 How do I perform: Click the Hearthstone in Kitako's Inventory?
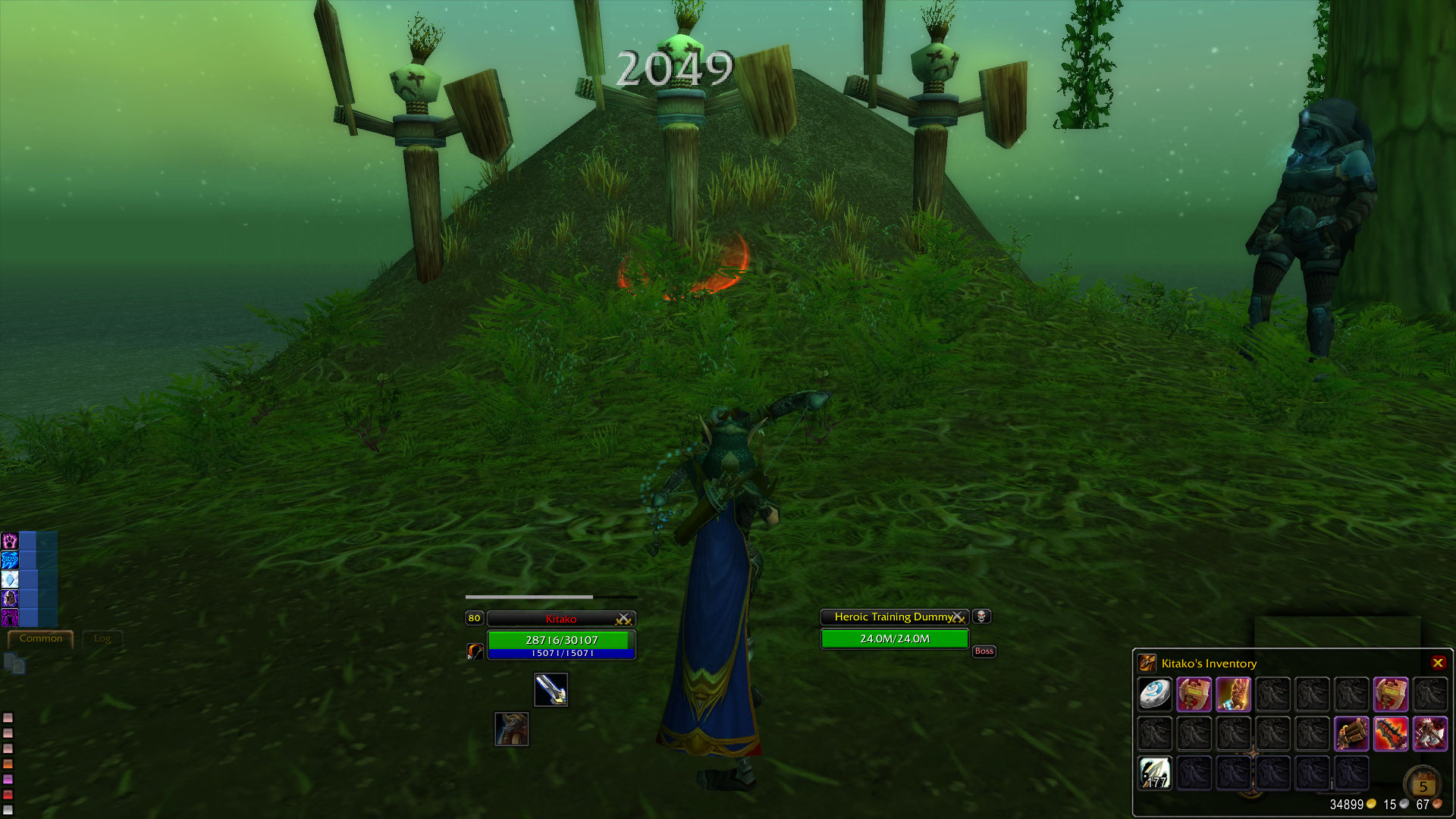(1155, 693)
